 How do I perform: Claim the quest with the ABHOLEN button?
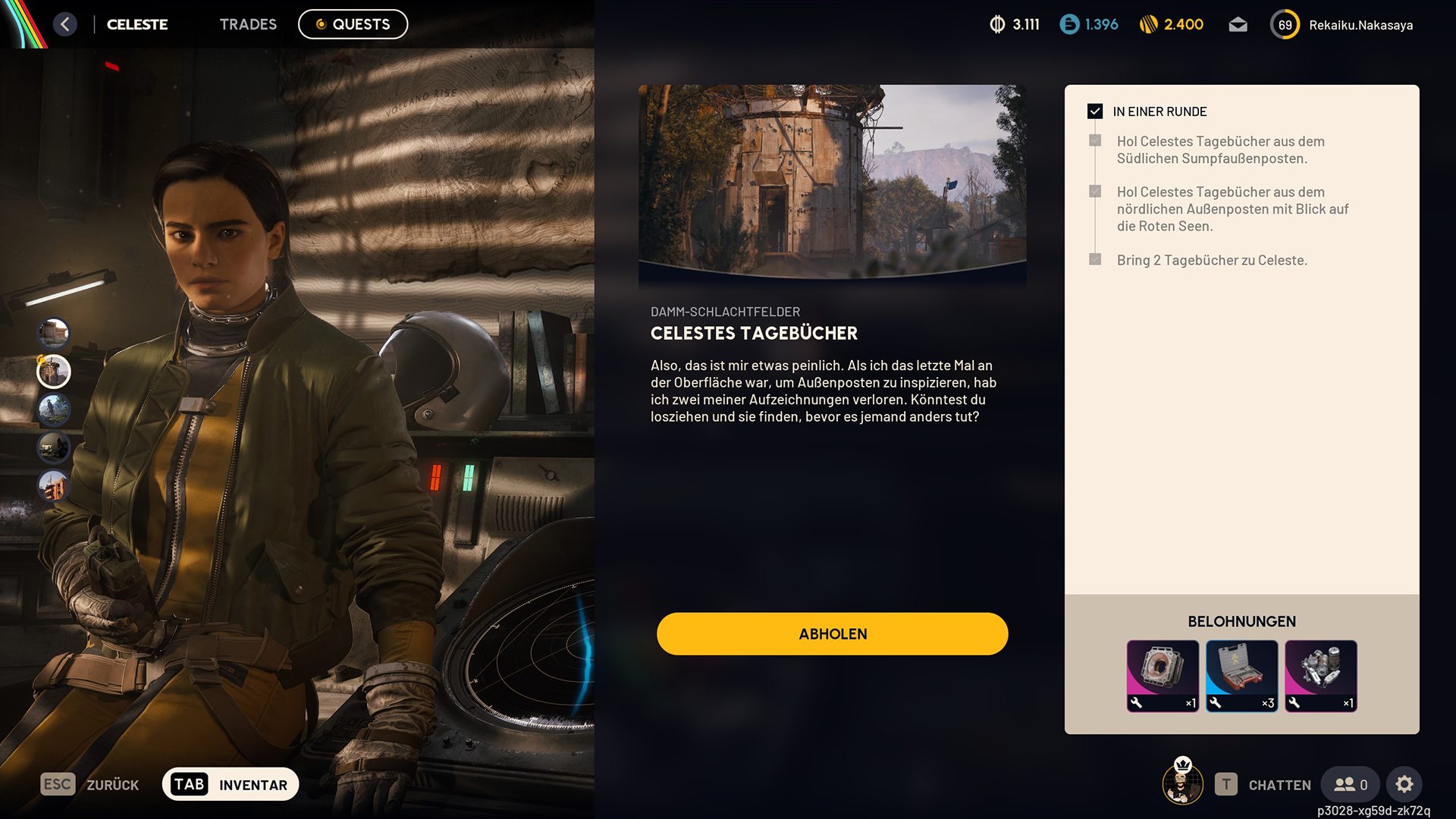(x=832, y=634)
